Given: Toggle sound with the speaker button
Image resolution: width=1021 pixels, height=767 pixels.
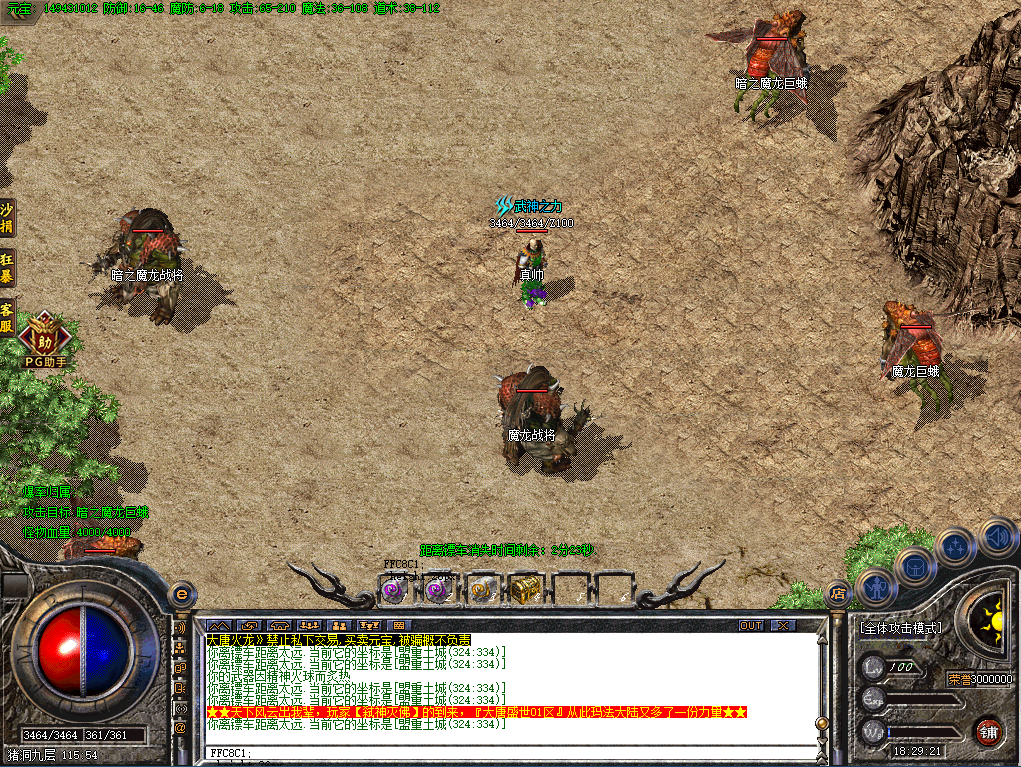Looking at the screenshot, I should [997, 537].
